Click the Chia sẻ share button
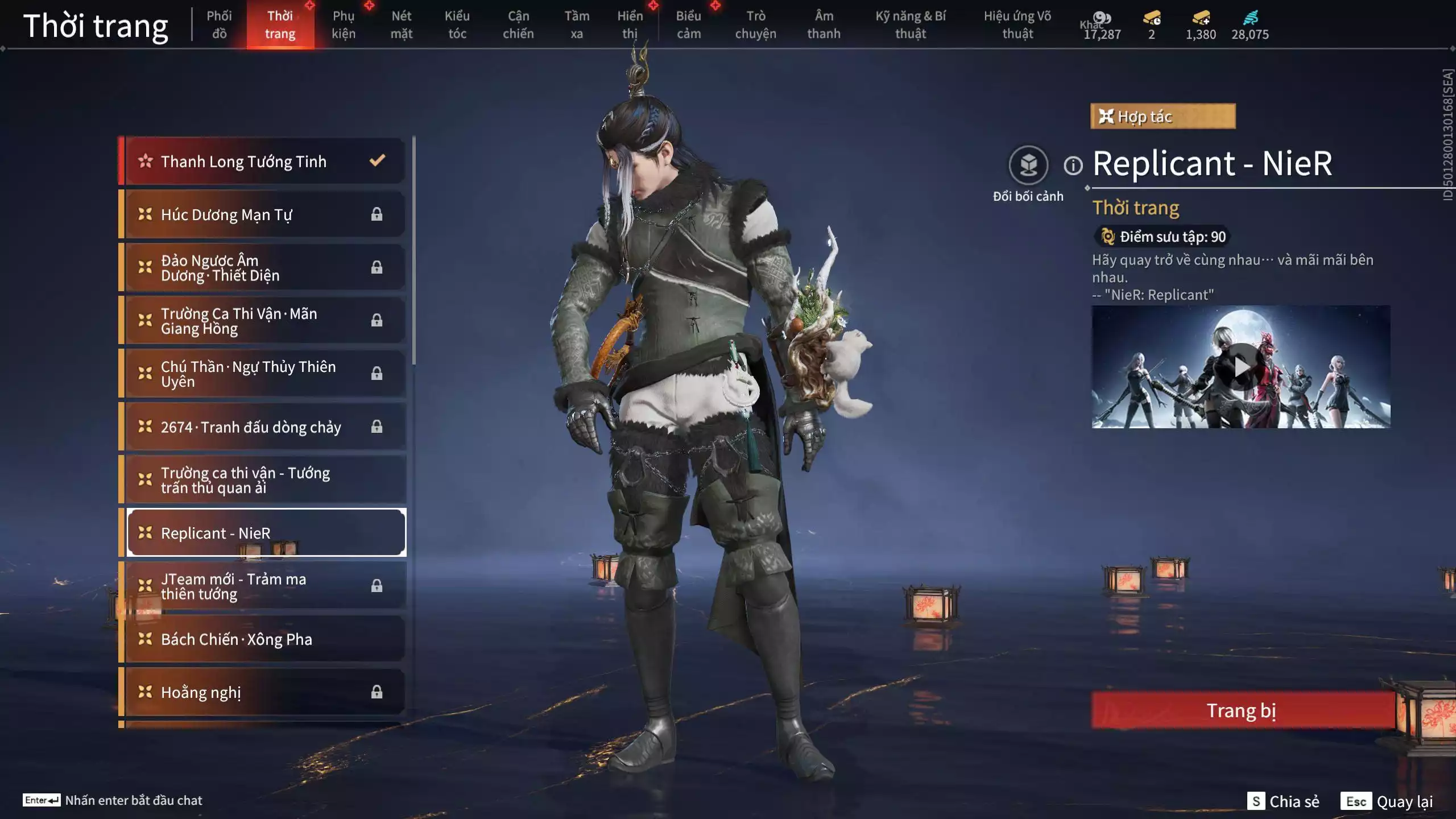This screenshot has width=1456, height=819. (x=1283, y=801)
